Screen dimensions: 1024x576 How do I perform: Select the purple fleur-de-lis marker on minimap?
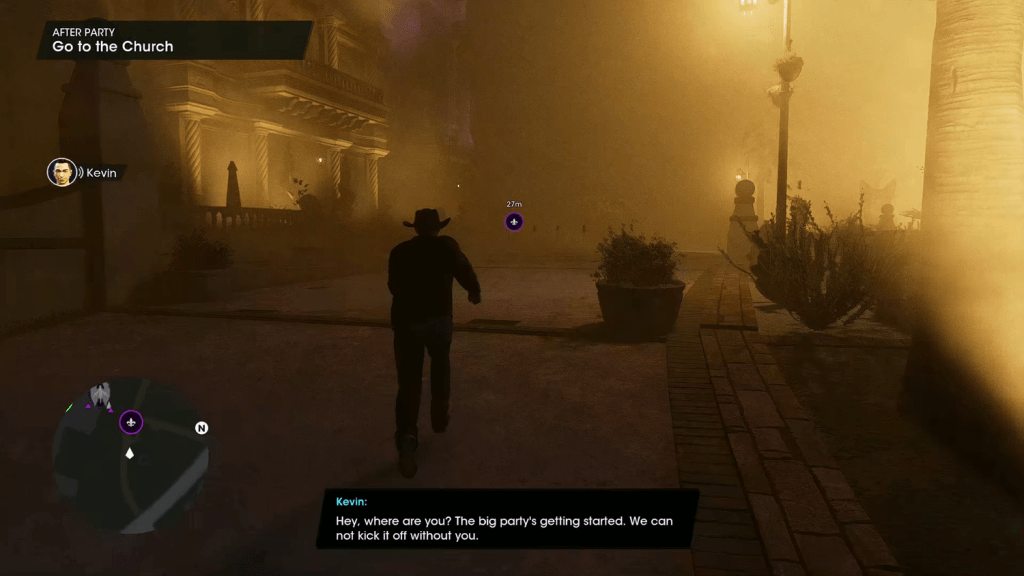point(131,422)
